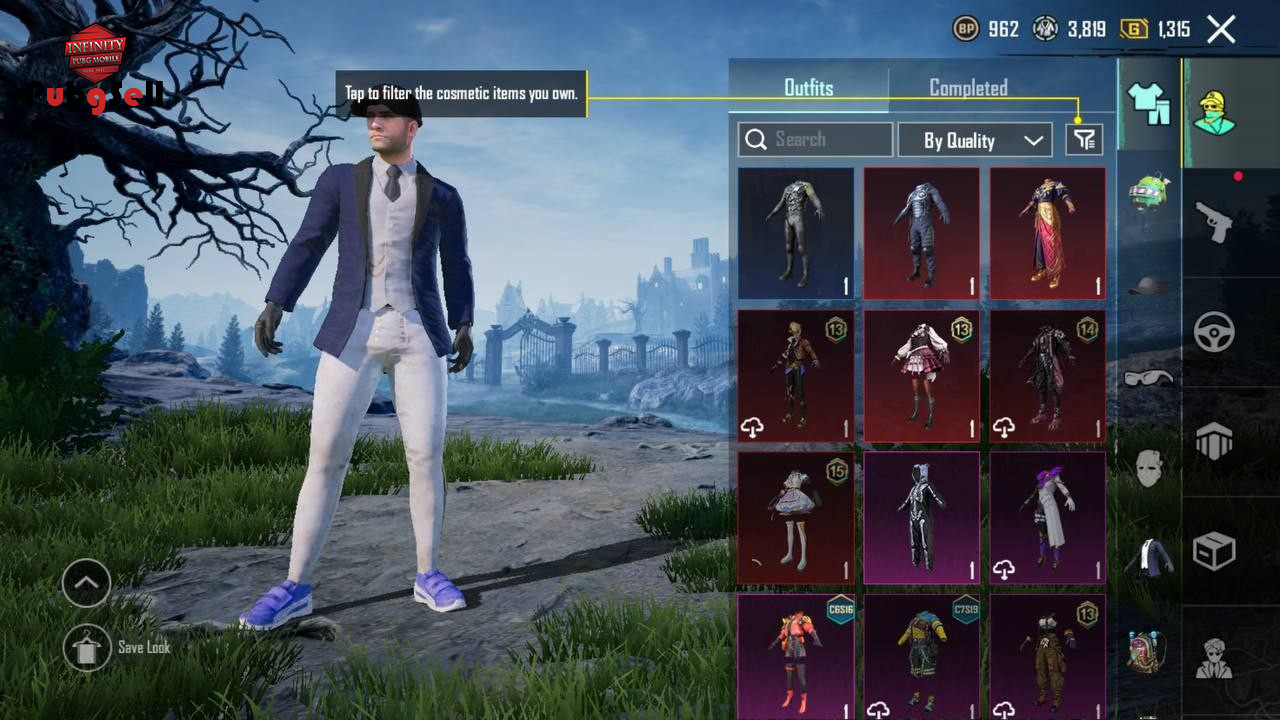1280x720 pixels.
Task: Open the backpack subcategory
Action: coord(1149,650)
